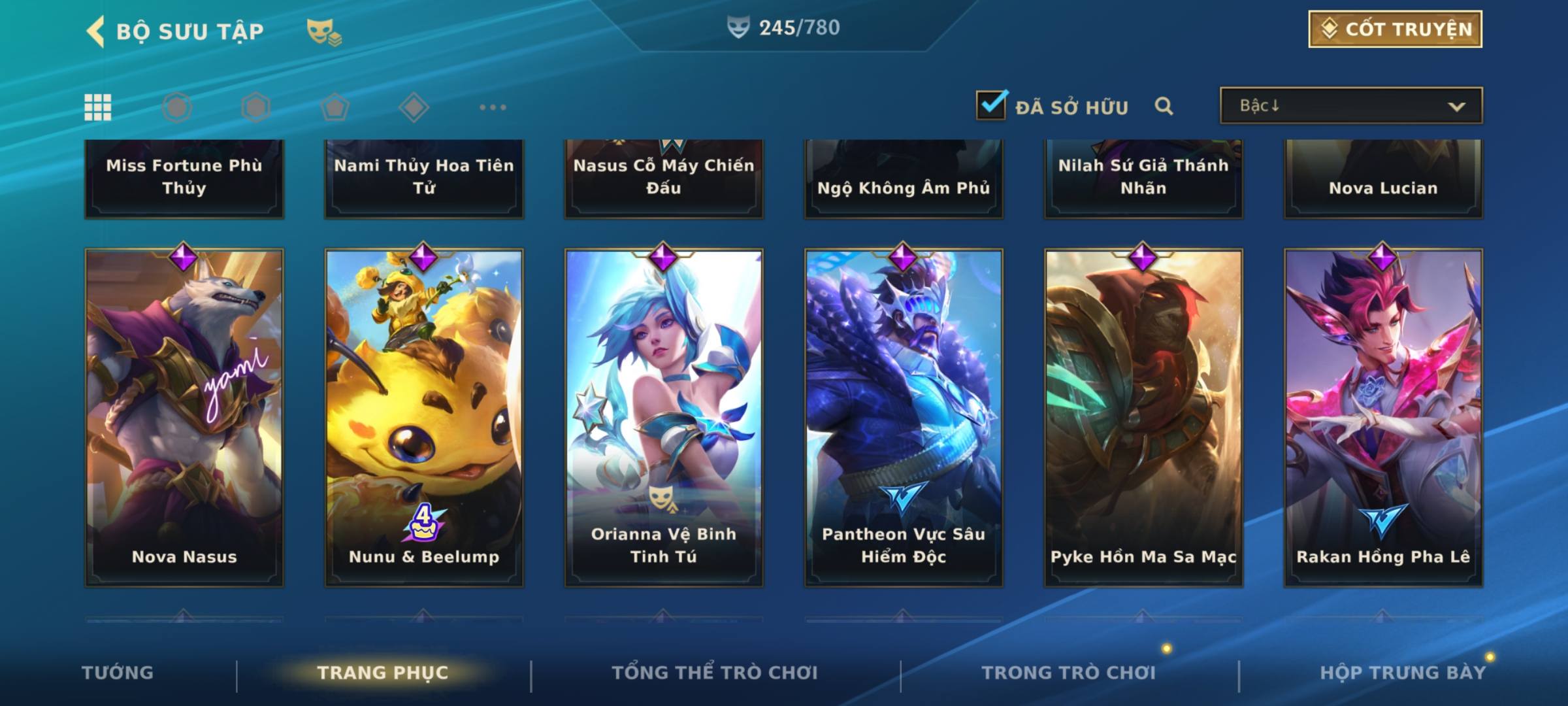Show more filters via three dots
The image size is (1568, 706).
(x=493, y=107)
